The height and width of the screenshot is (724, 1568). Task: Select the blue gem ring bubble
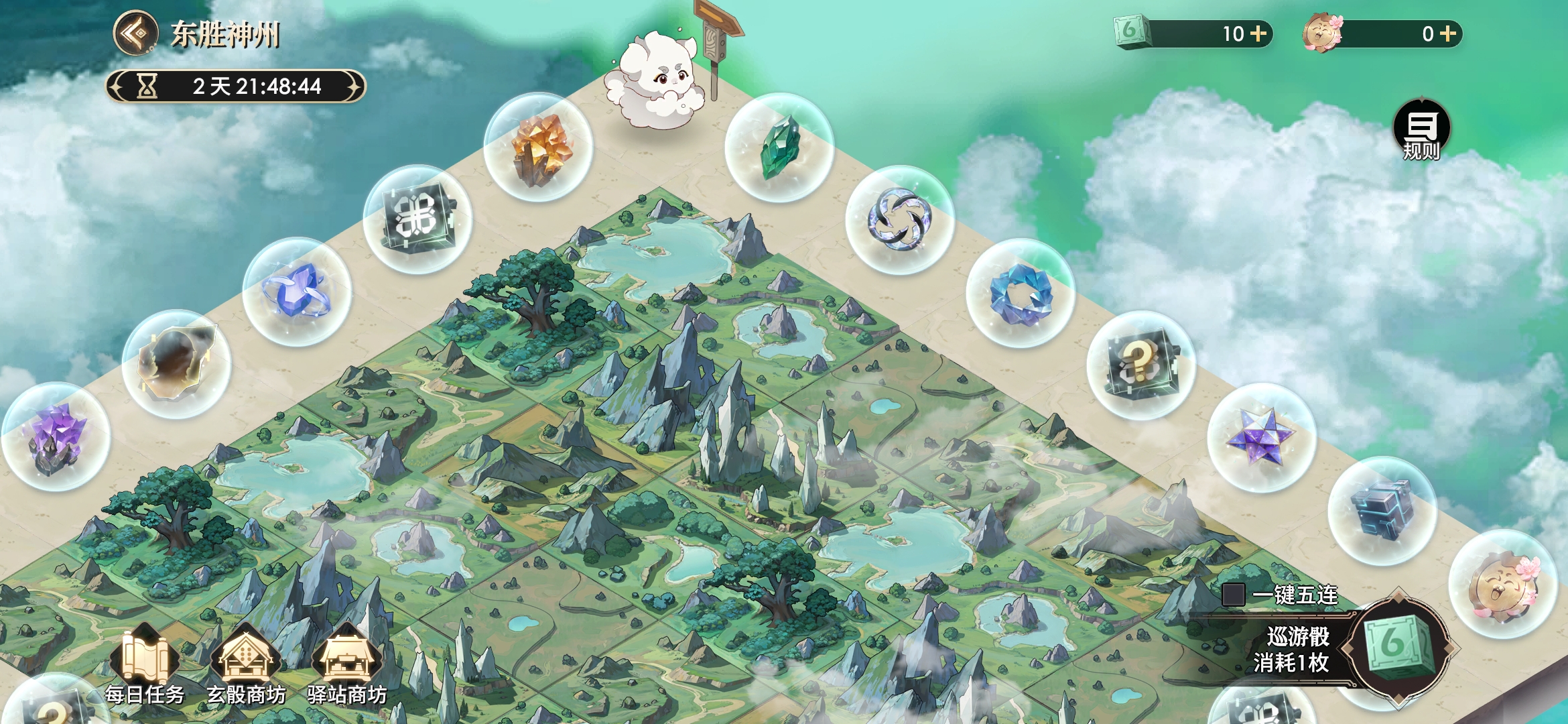[297, 292]
